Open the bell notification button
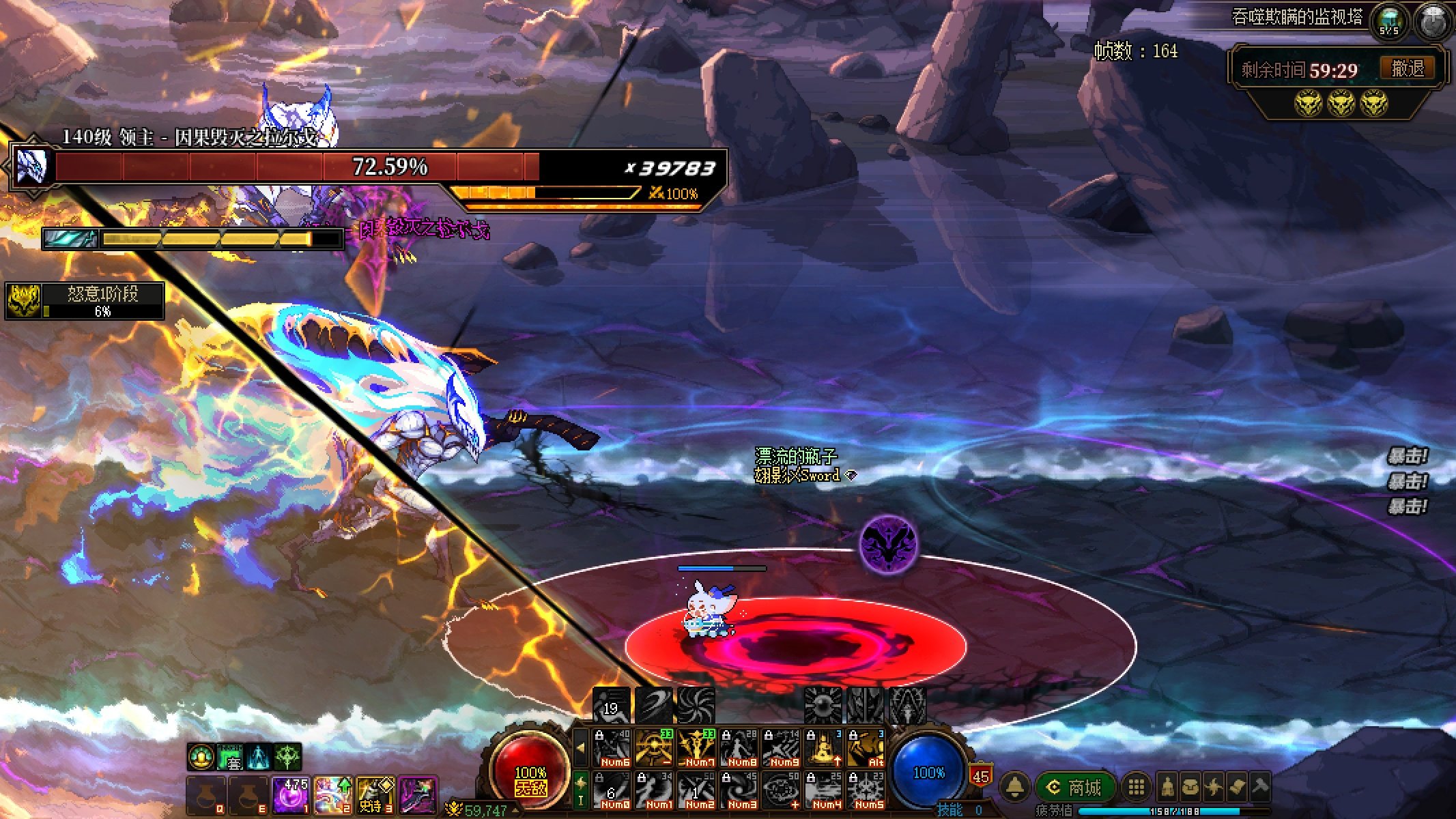 (1015, 788)
